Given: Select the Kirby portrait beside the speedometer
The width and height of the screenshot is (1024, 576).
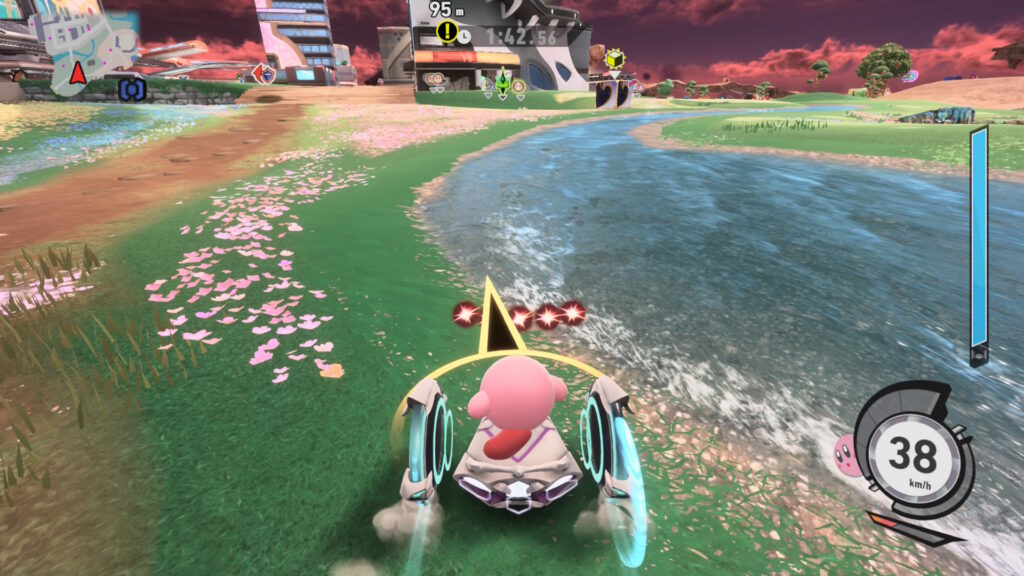Looking at the screenshot, I should 845,454.
